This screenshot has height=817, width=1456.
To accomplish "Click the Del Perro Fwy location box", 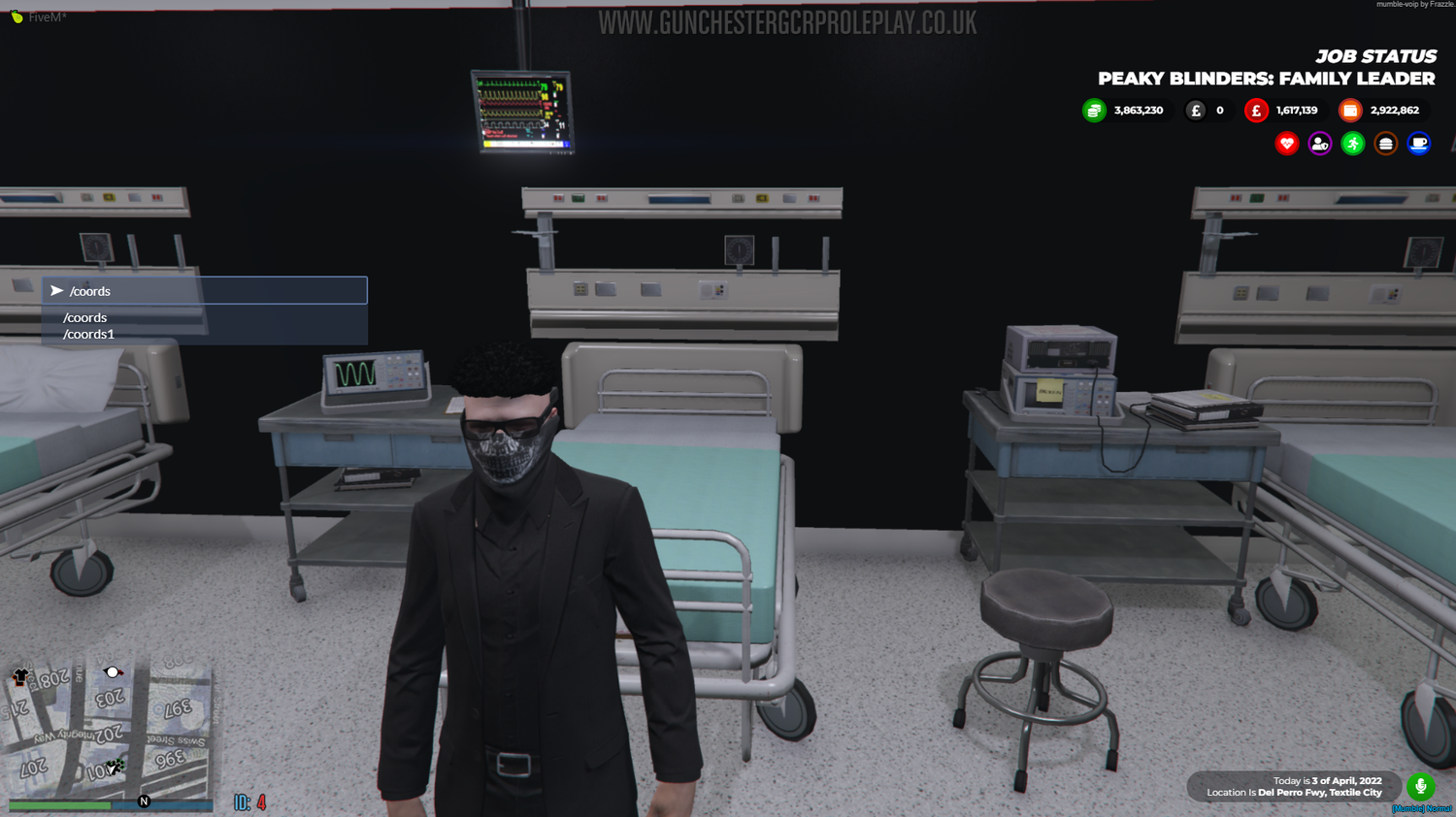I will point(1294,787).
